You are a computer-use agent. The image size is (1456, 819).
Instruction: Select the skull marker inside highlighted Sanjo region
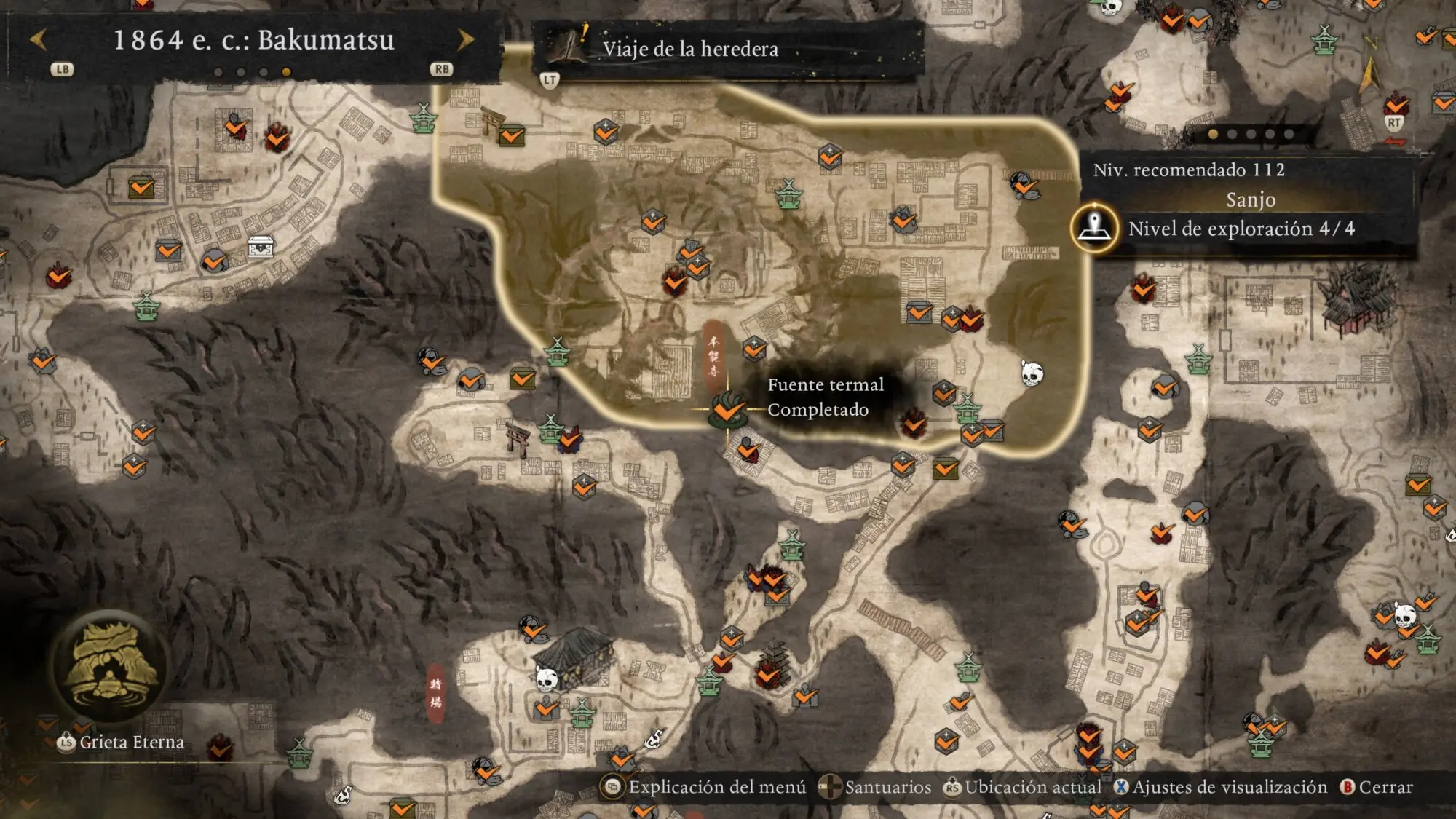tap(1032, 374)
